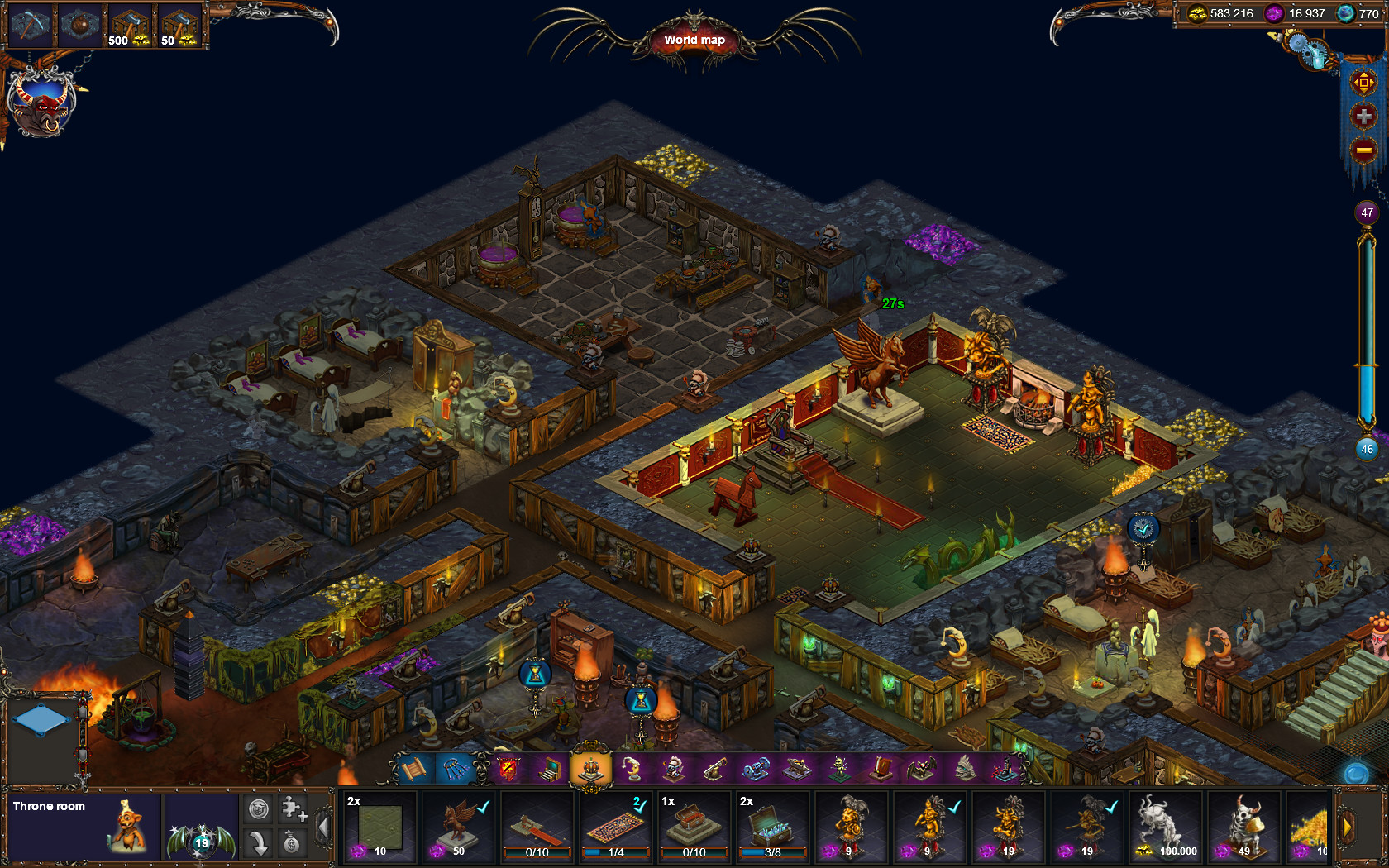Click the gold nugget resource icon at top right
Screen dimensions: 1389x868
[1198, 13]
